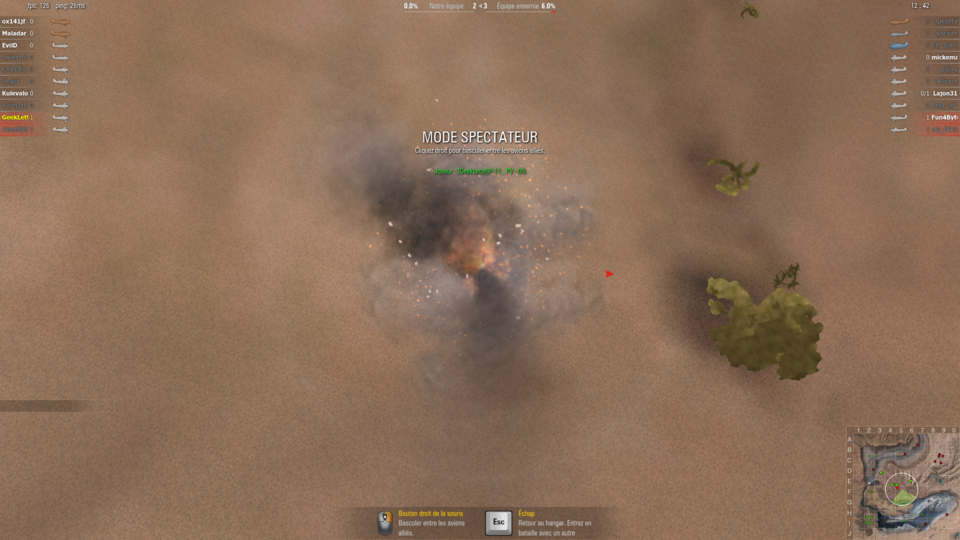Choose Maladar from the allied team roster

[15, 33]
